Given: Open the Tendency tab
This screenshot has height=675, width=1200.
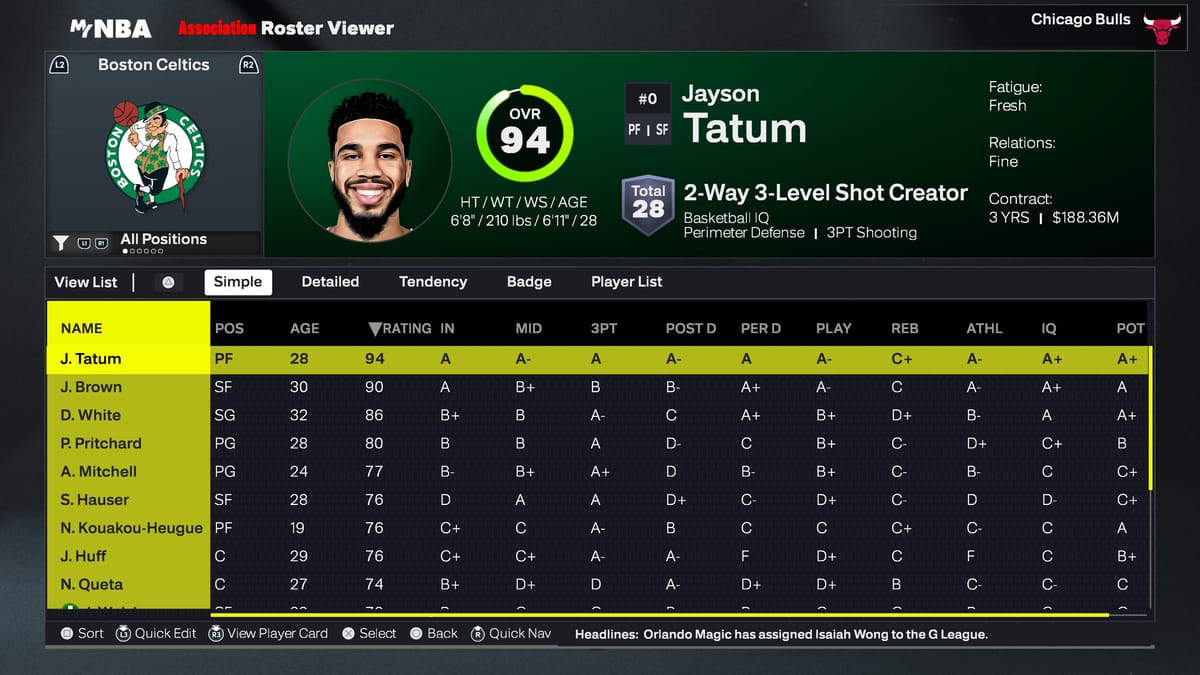Looking at the screenshot, I should click(x=433, y=282).
